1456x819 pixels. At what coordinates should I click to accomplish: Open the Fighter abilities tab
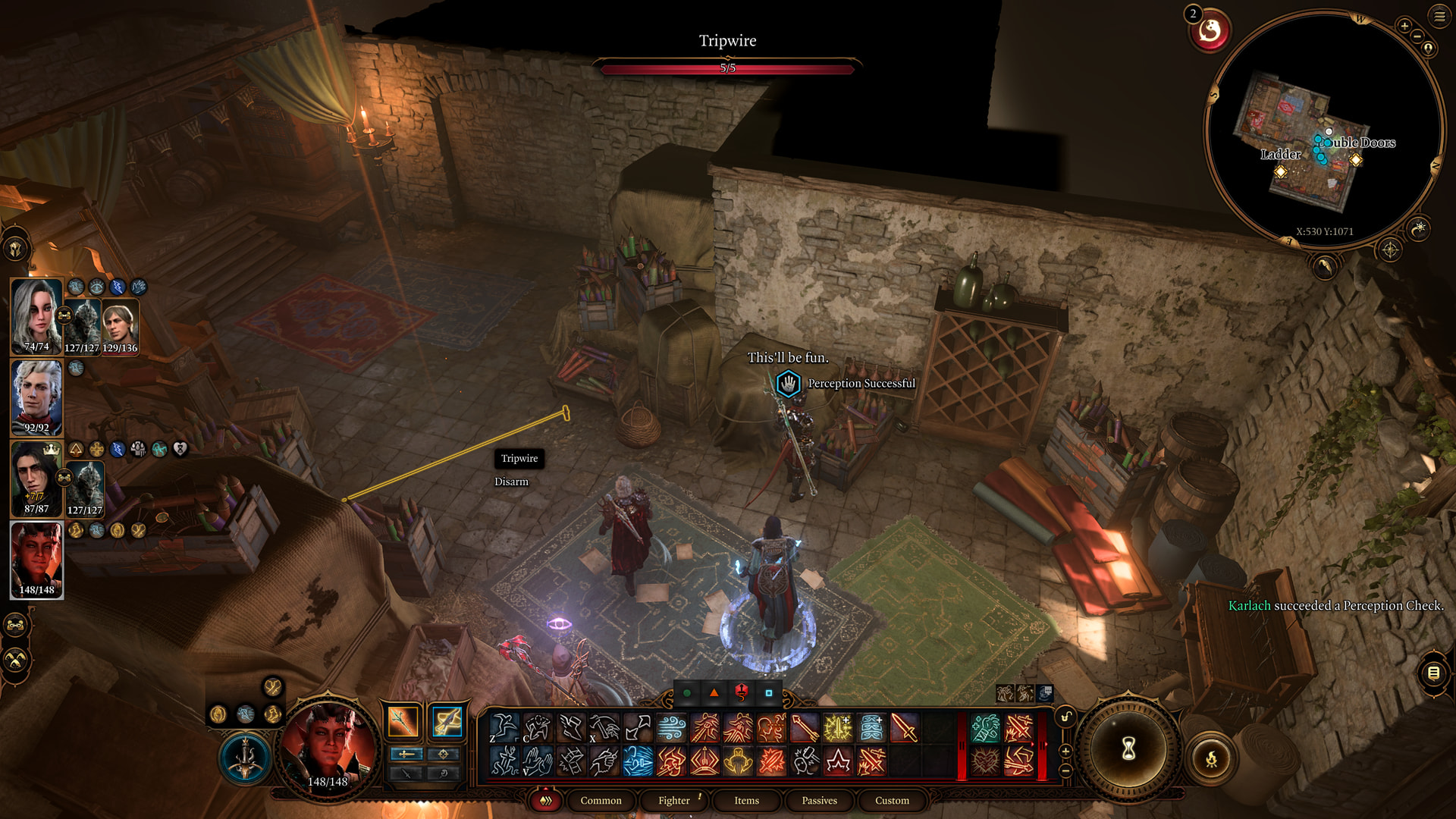tap(673, 800)
